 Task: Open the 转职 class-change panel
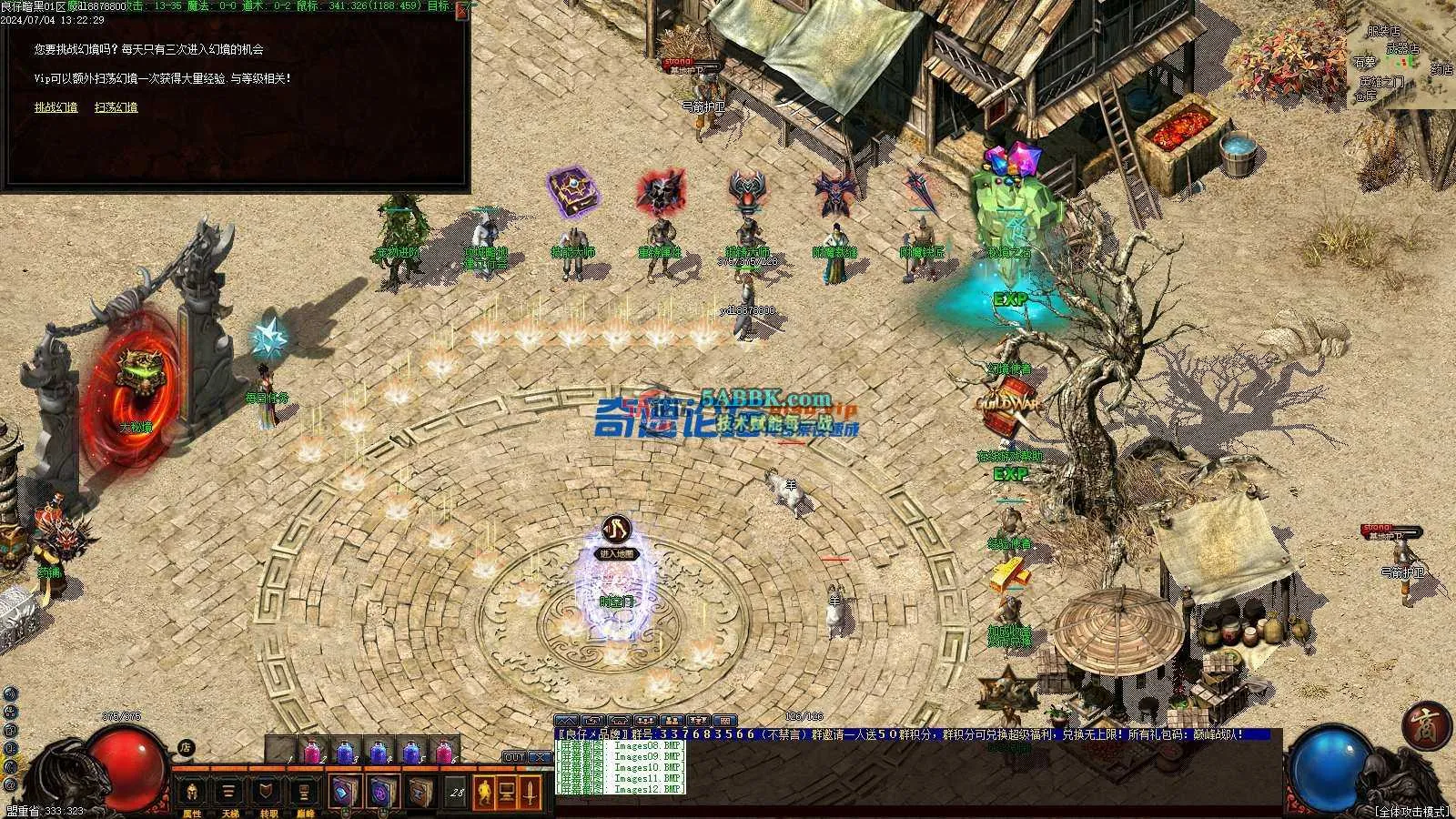click(x=267, y=794)
